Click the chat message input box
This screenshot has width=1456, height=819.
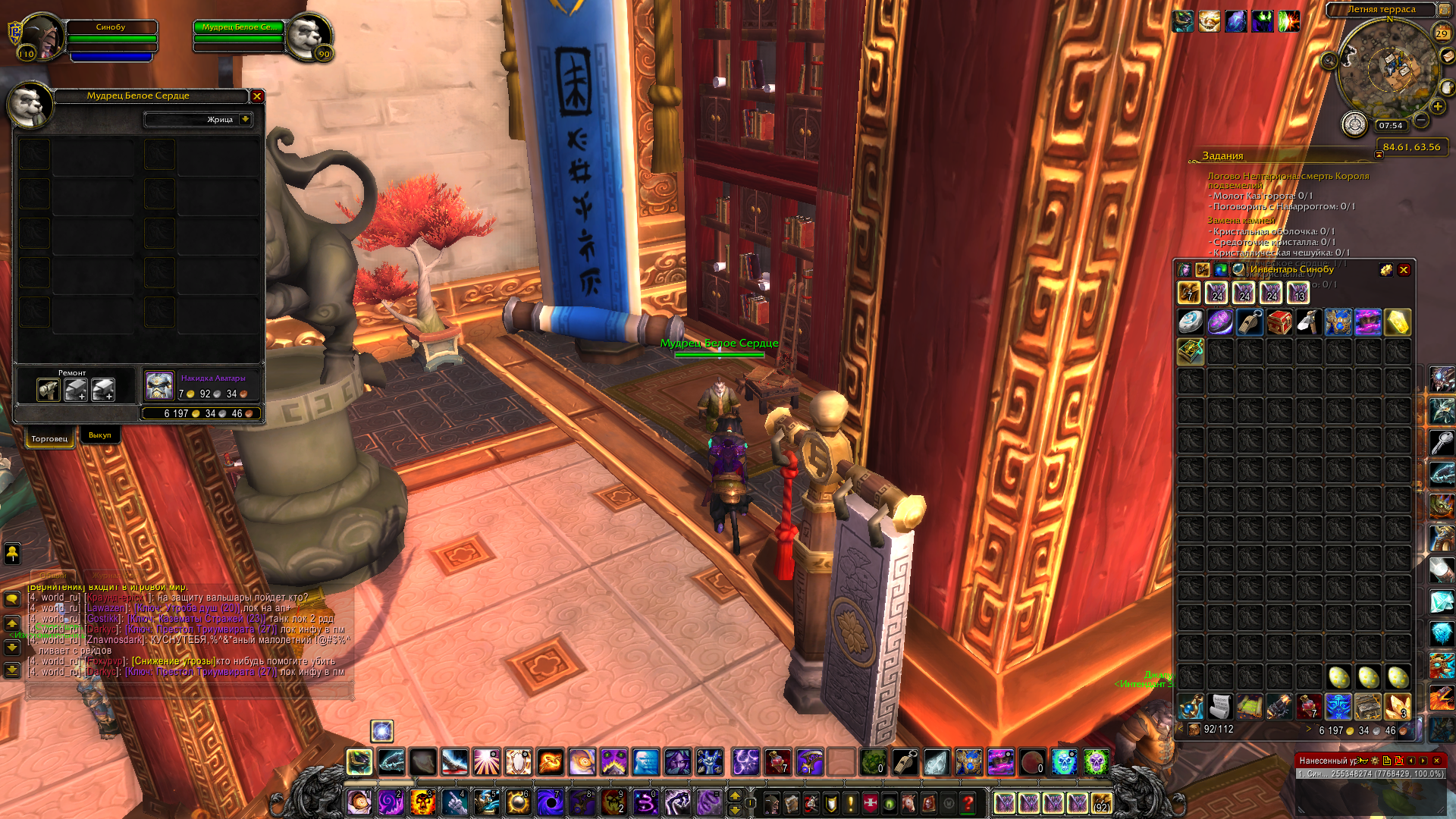pos(190,691)
